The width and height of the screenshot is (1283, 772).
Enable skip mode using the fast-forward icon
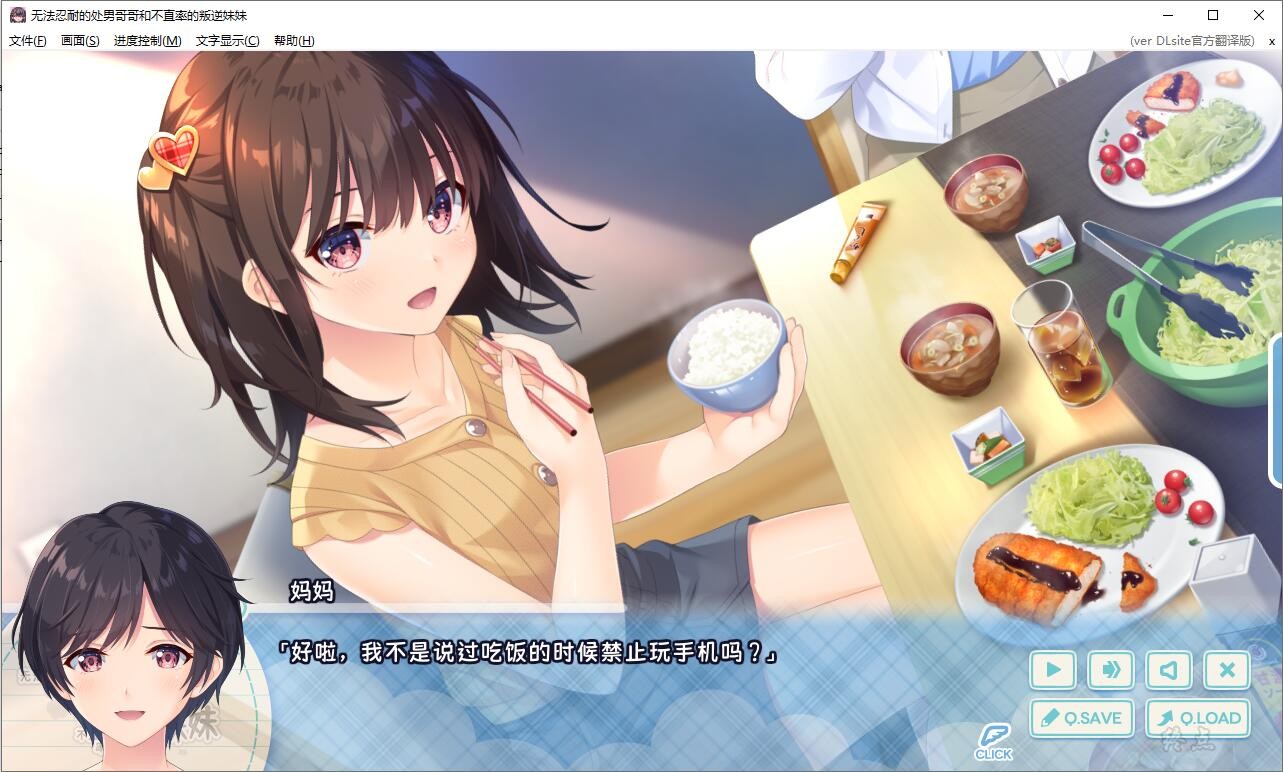[1110, 670]
